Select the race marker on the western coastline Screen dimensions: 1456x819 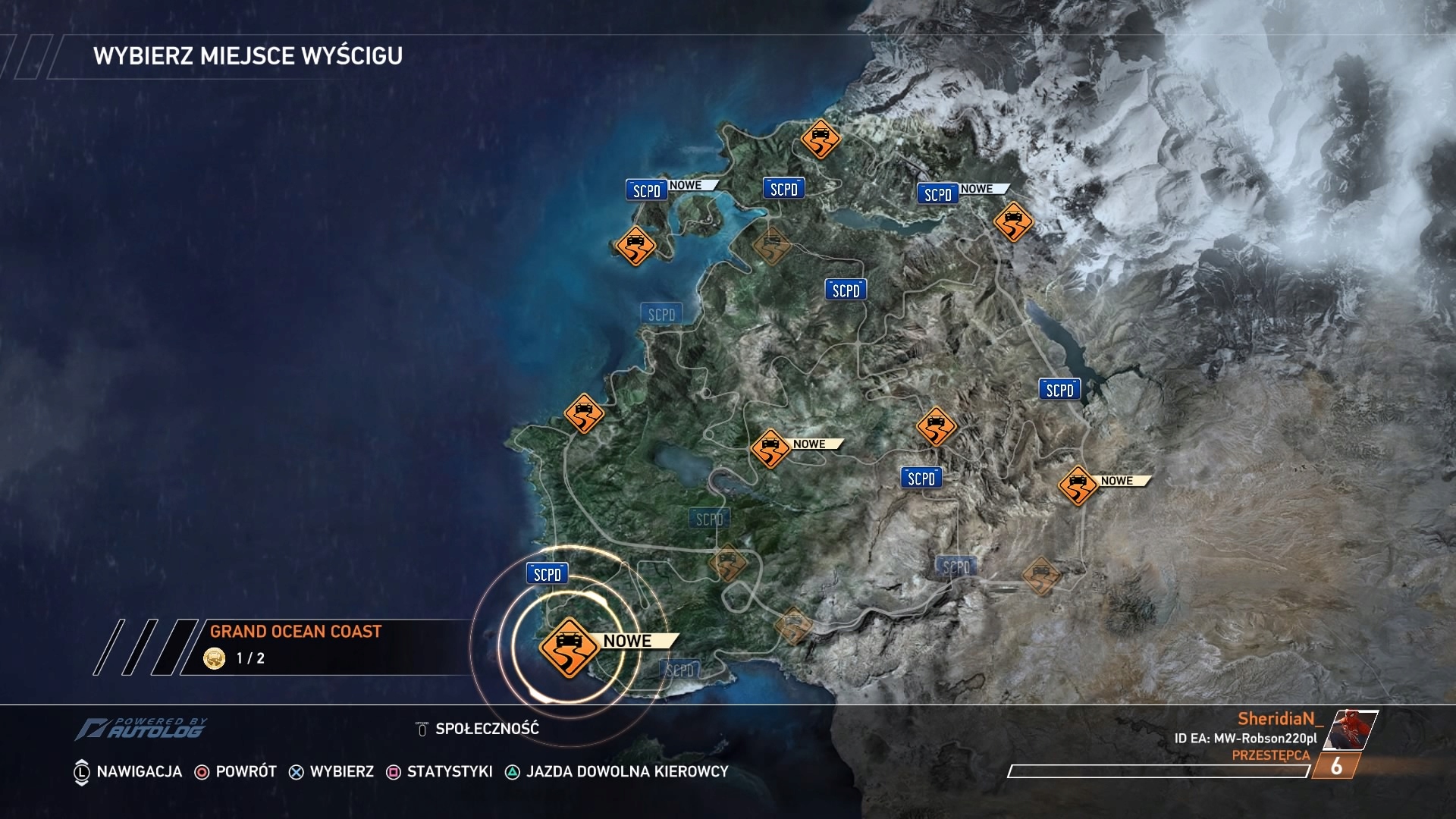tap(584, 413)
